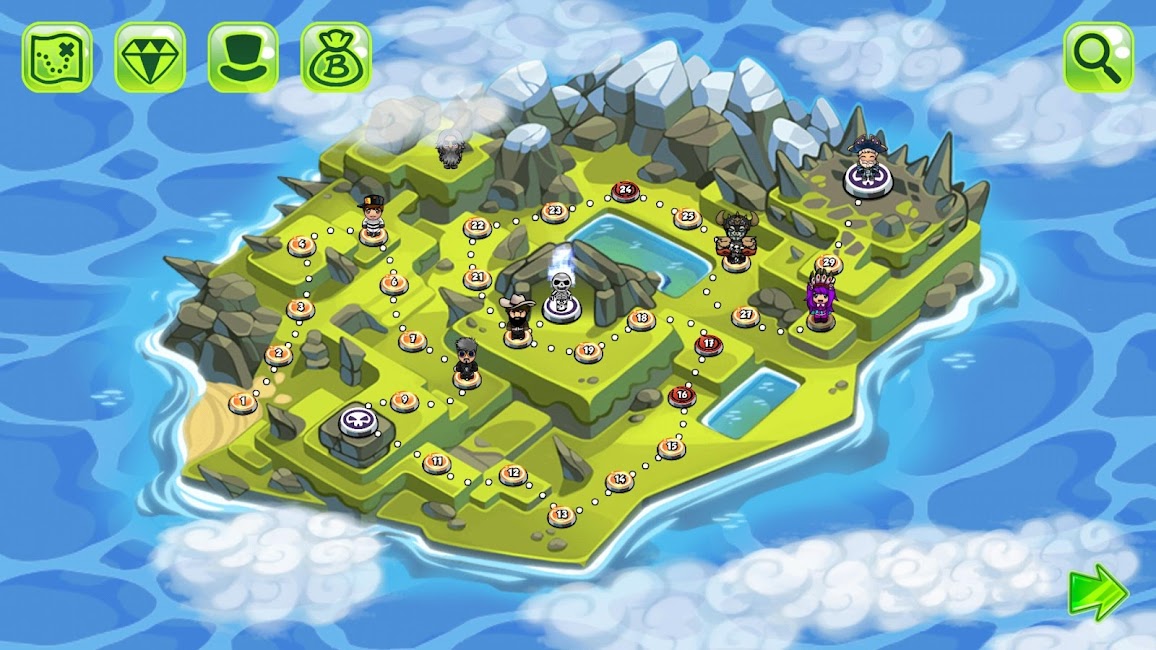Pick level 22 node

477,227
